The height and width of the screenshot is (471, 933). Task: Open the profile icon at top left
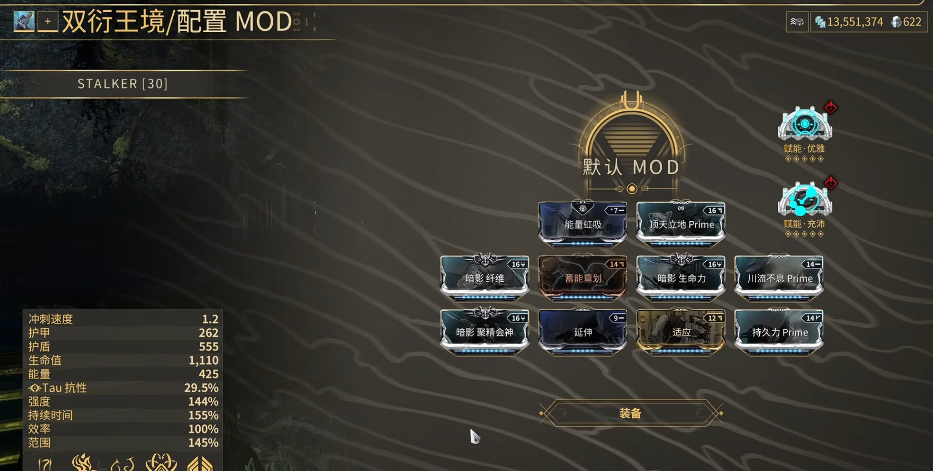(24, 21)
